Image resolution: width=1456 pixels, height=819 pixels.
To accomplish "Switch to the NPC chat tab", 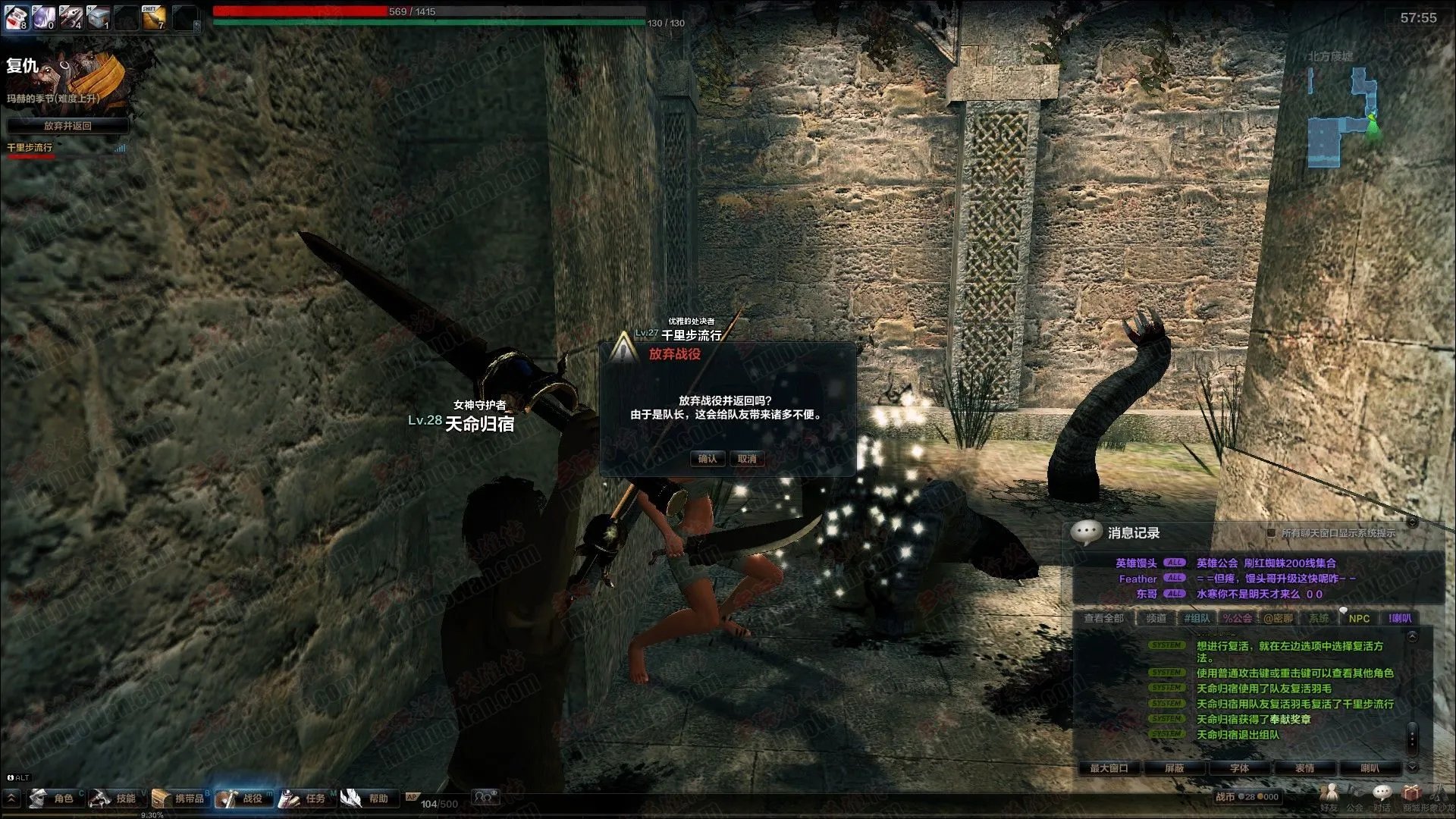I will (x=1359, y=619).
